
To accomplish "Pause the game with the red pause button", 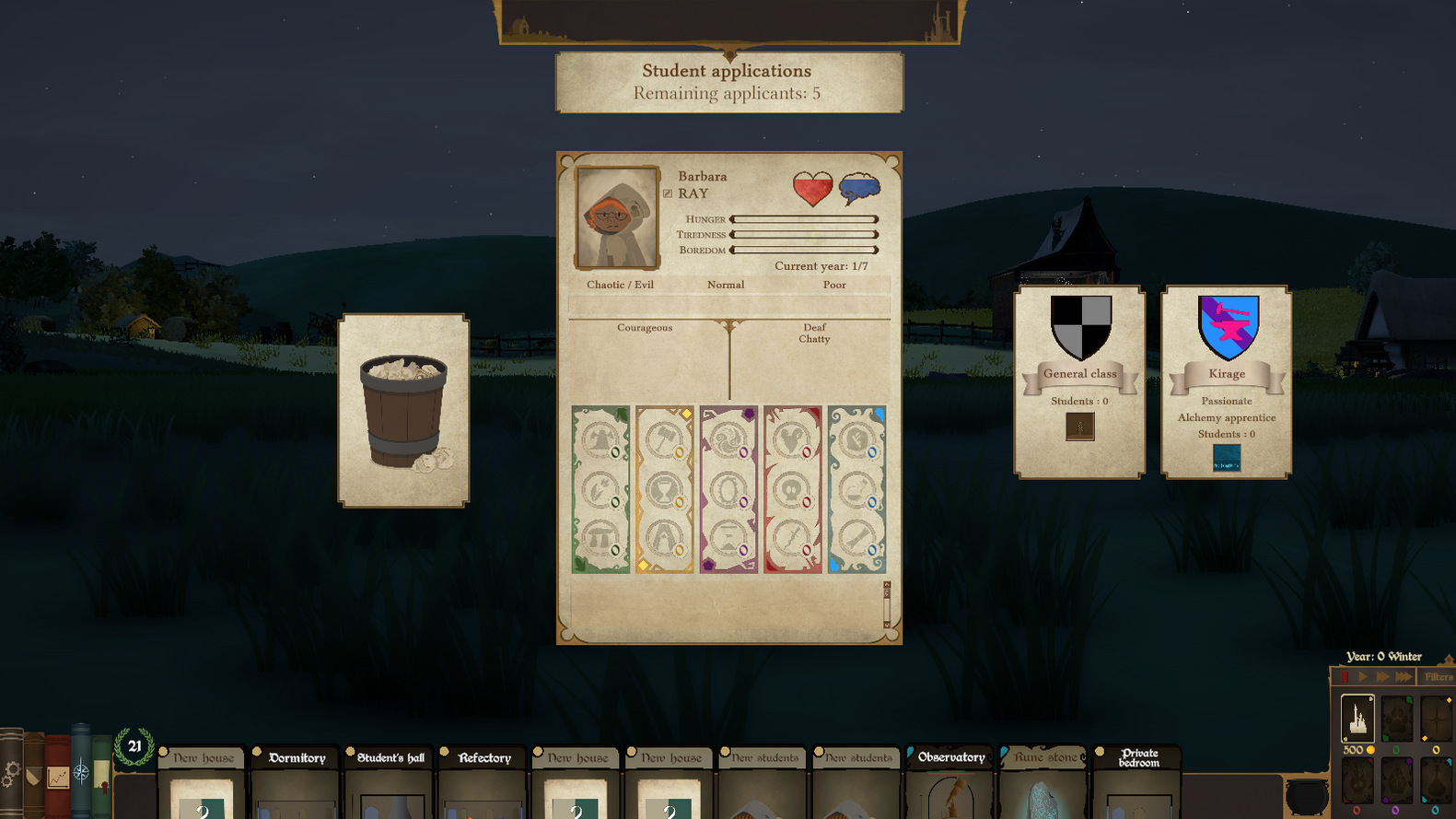I will click(x=1344, y=677).
